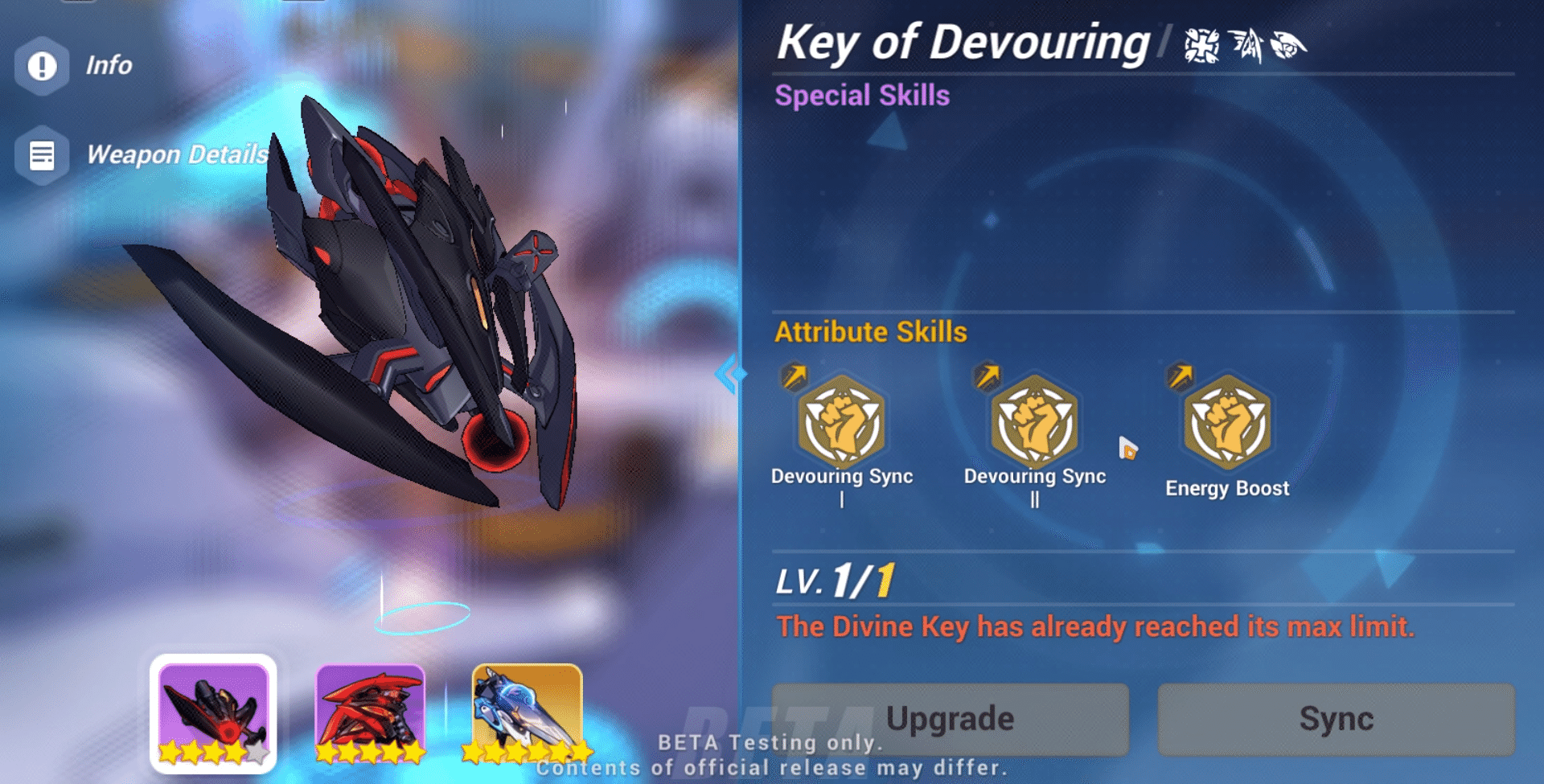
Task: Click the eye-shaped emblem beside the weapon name
Action: pos(1288,47)
